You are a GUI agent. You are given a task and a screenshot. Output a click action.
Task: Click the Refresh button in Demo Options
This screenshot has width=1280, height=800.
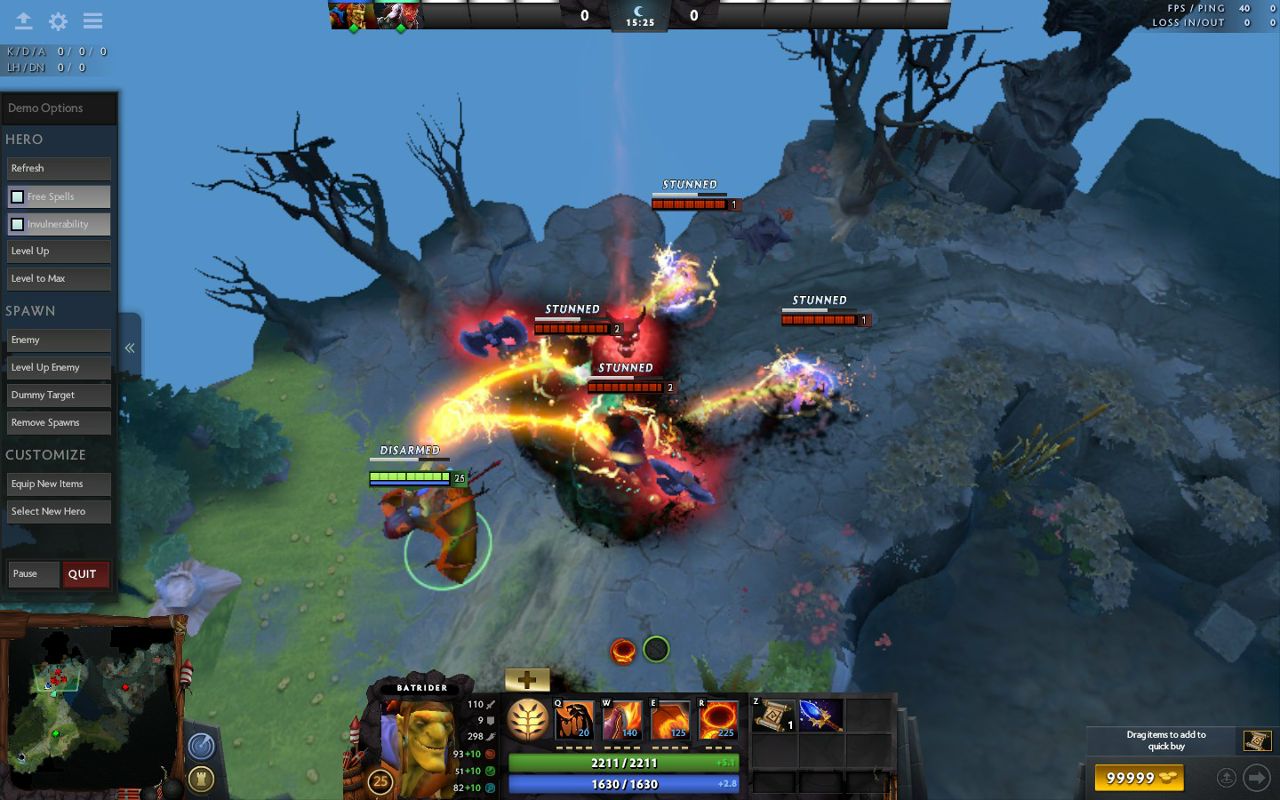pyautogui.click(x=58, y=168)
